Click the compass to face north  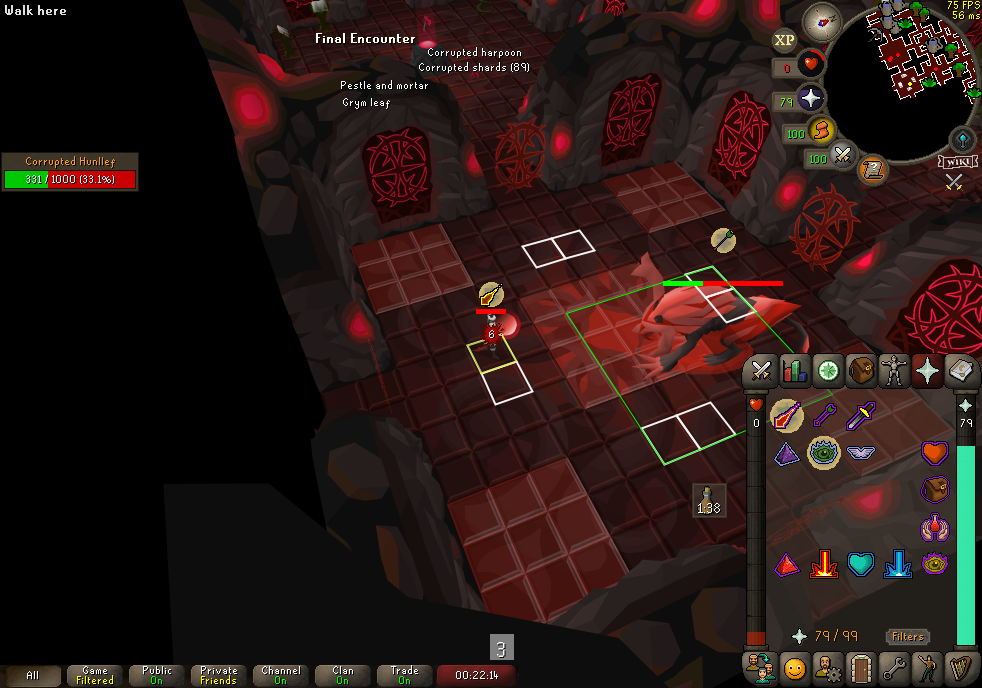[x=828, y=19]
